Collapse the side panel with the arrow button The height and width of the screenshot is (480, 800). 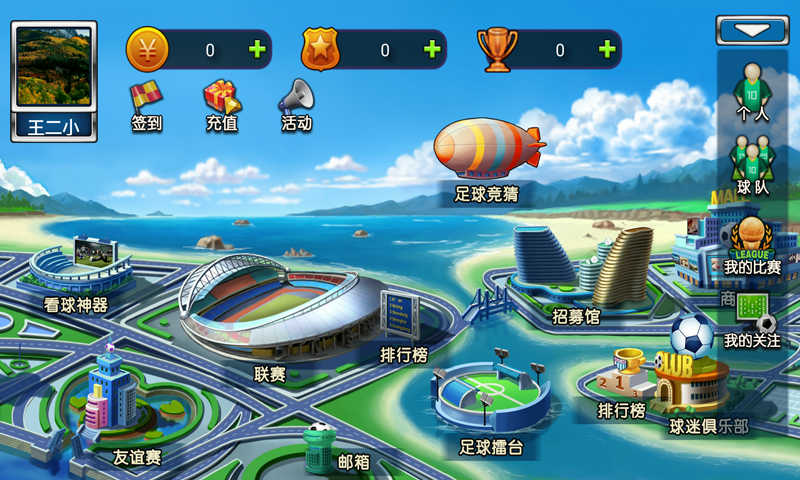[x=752, y=30]
